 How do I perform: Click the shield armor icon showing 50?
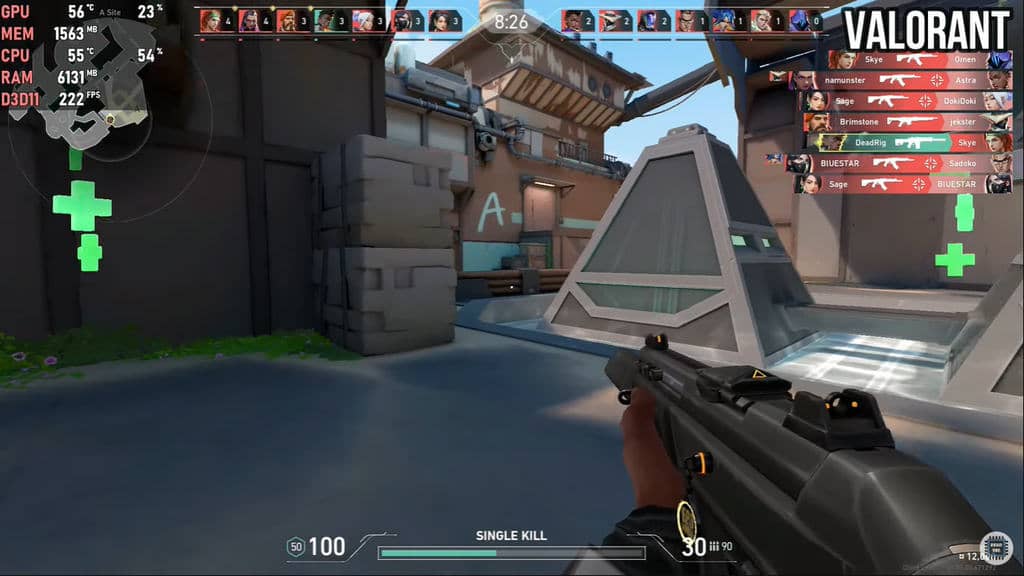coord(295,546)
